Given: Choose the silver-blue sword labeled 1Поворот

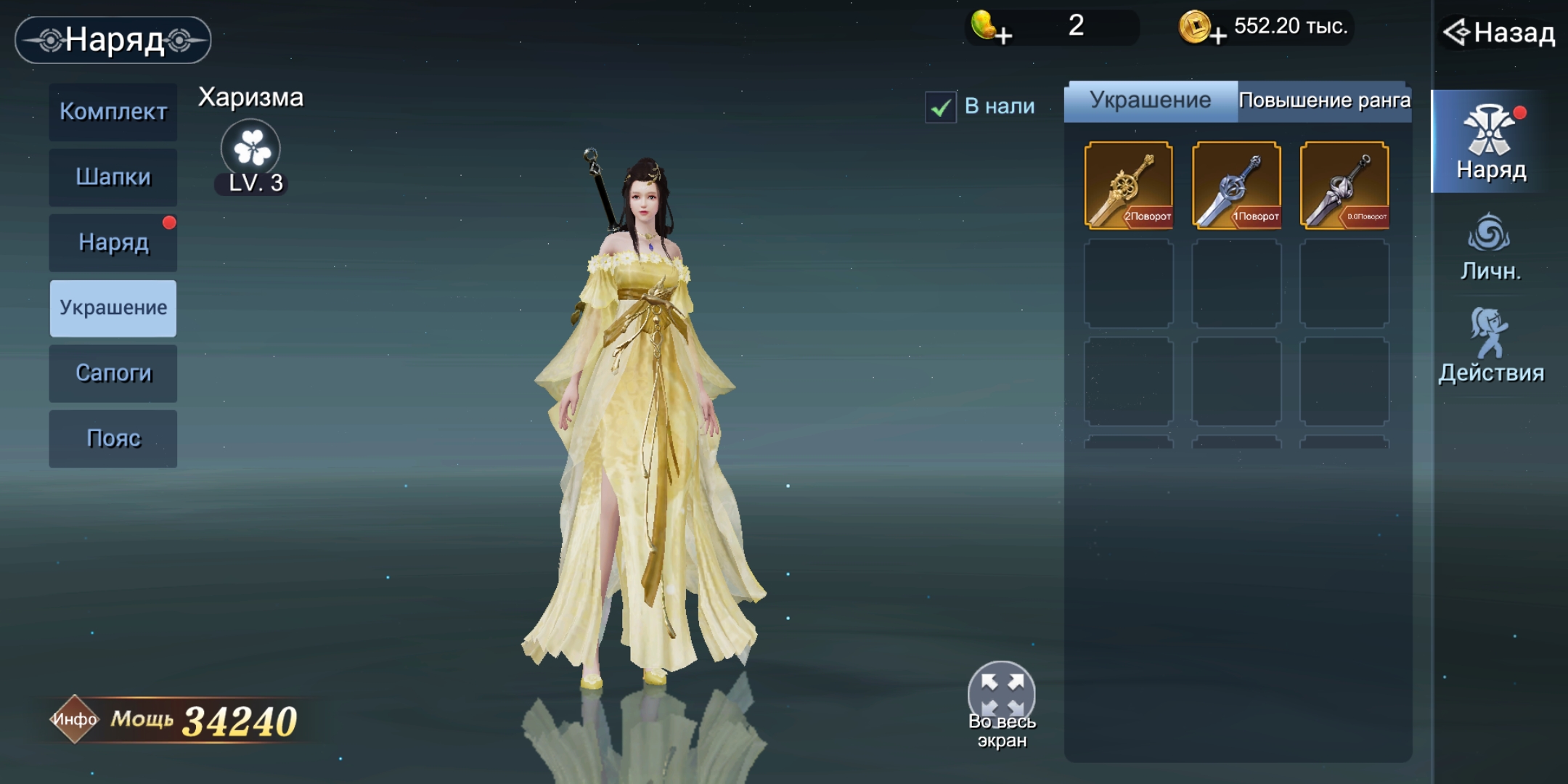Looking at the screenshot, I should click(x=1236, y=186).
